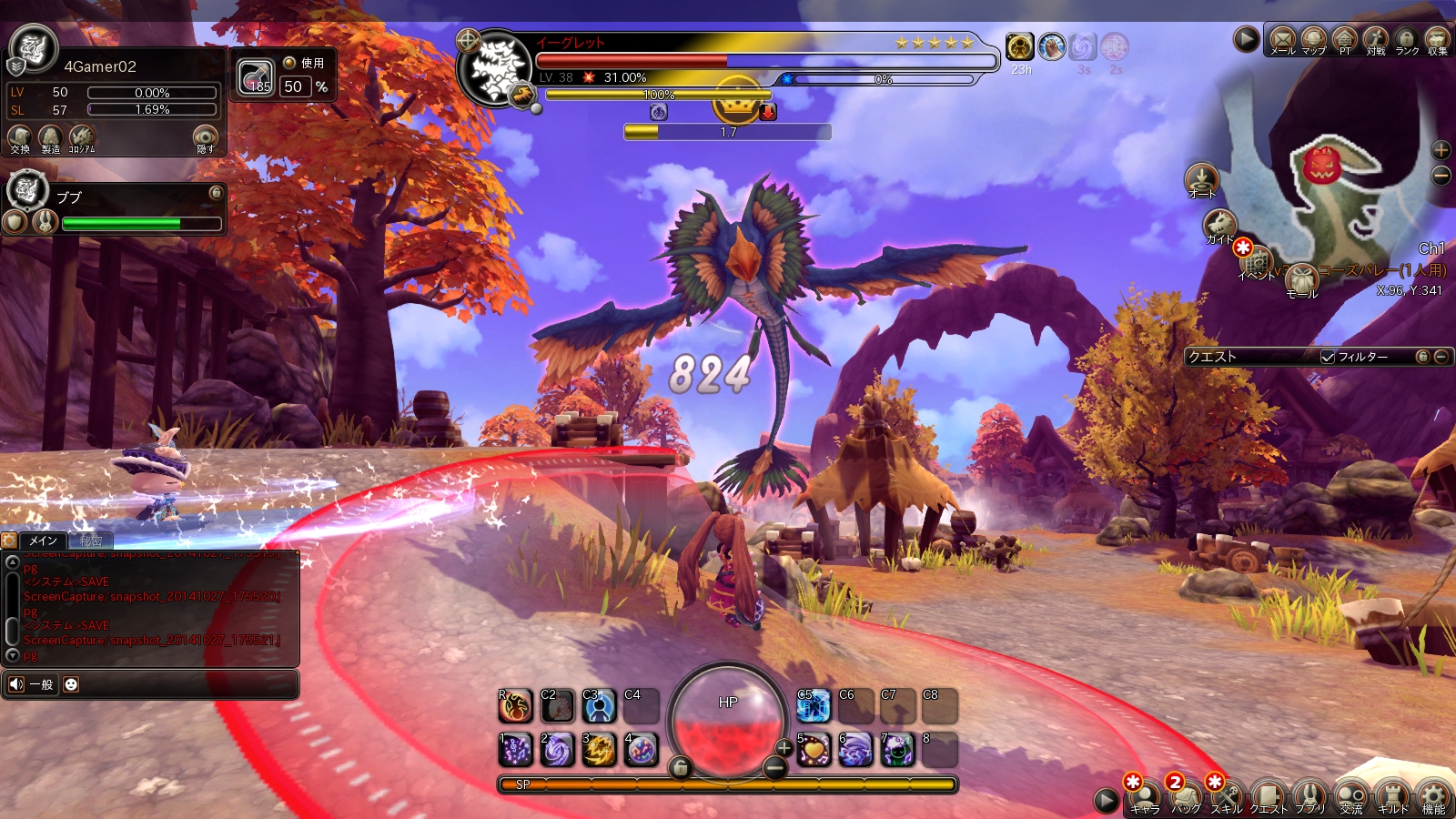Select the potion slot showing 185

pyautogui.click(x=257, y=78)
